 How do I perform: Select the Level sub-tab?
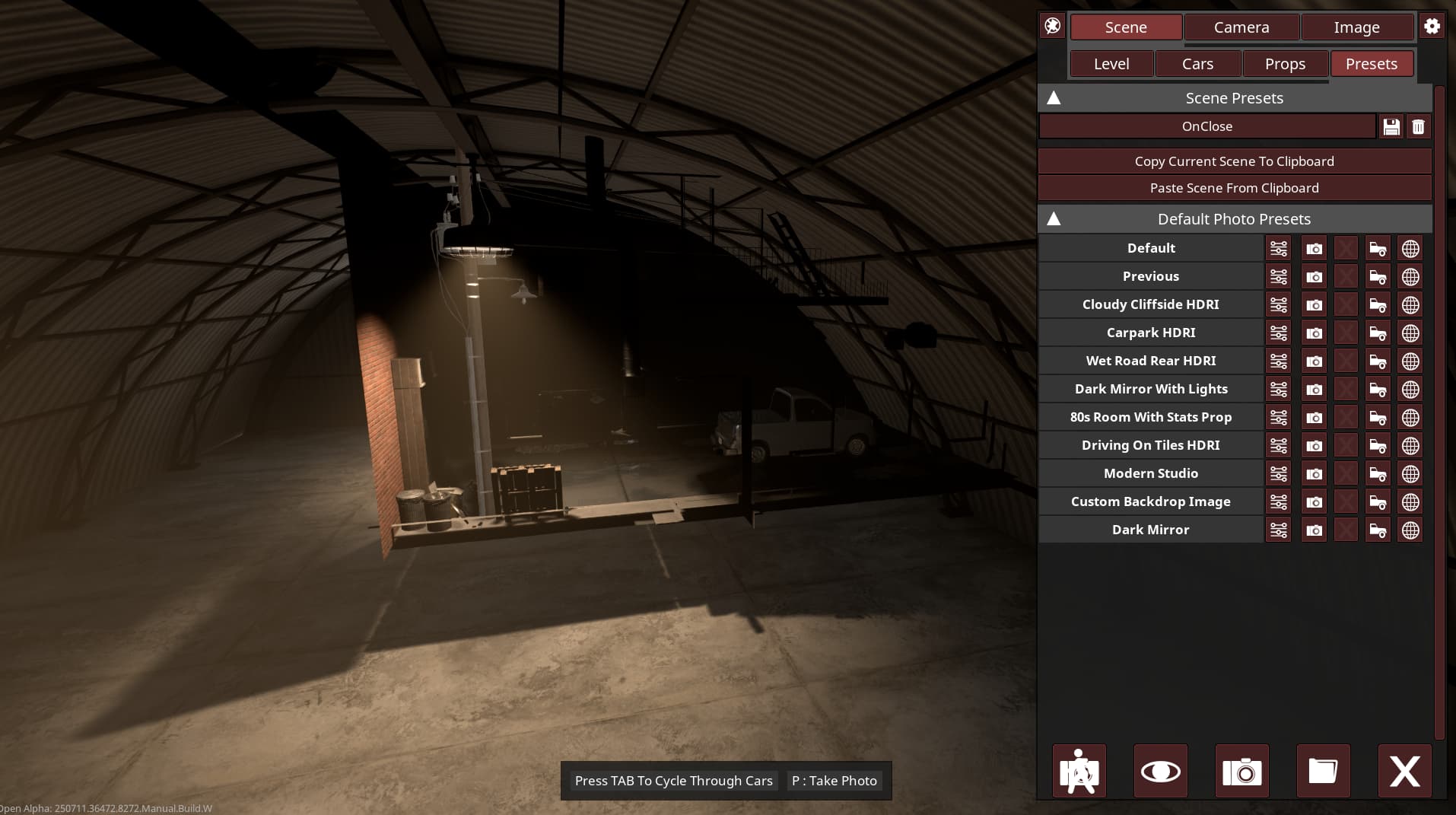point(1111,64)
